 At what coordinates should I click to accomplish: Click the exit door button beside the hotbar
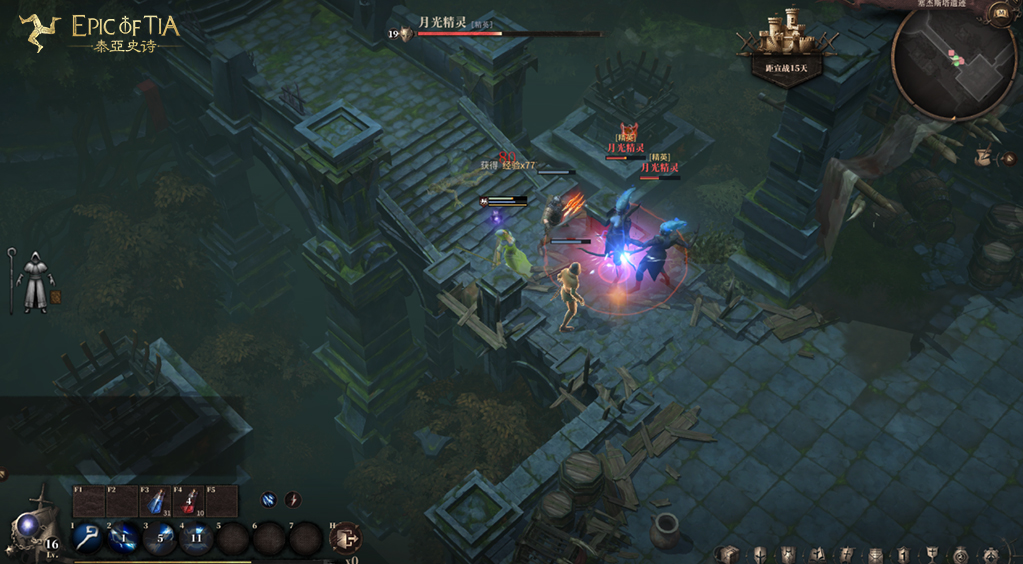tap(346, 538)
